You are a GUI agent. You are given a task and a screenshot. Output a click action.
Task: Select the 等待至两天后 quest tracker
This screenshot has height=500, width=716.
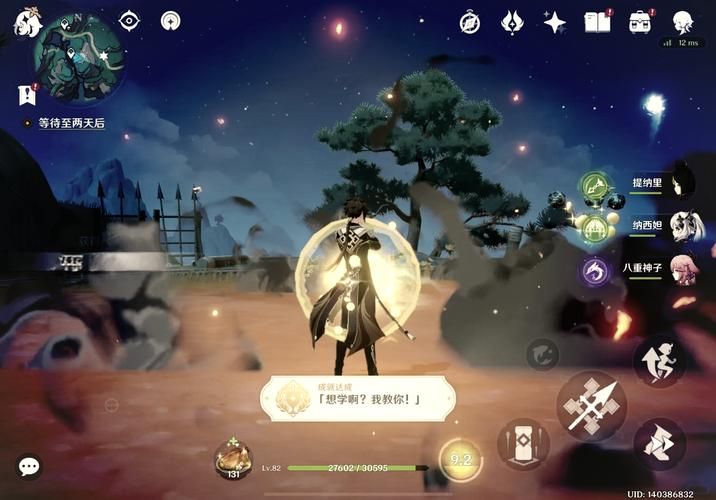coord(70,123)
